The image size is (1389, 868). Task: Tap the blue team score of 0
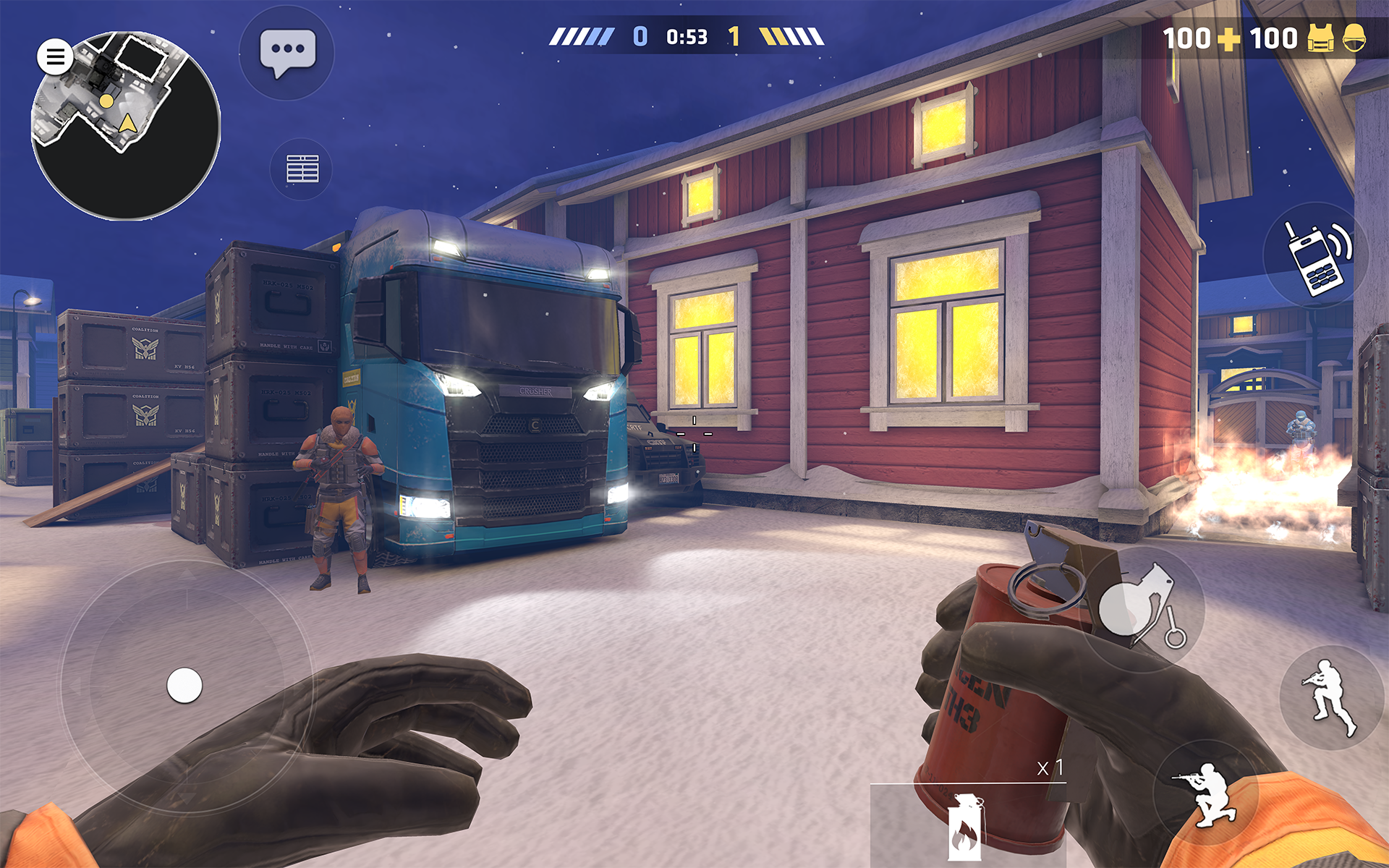click(640, 35)
